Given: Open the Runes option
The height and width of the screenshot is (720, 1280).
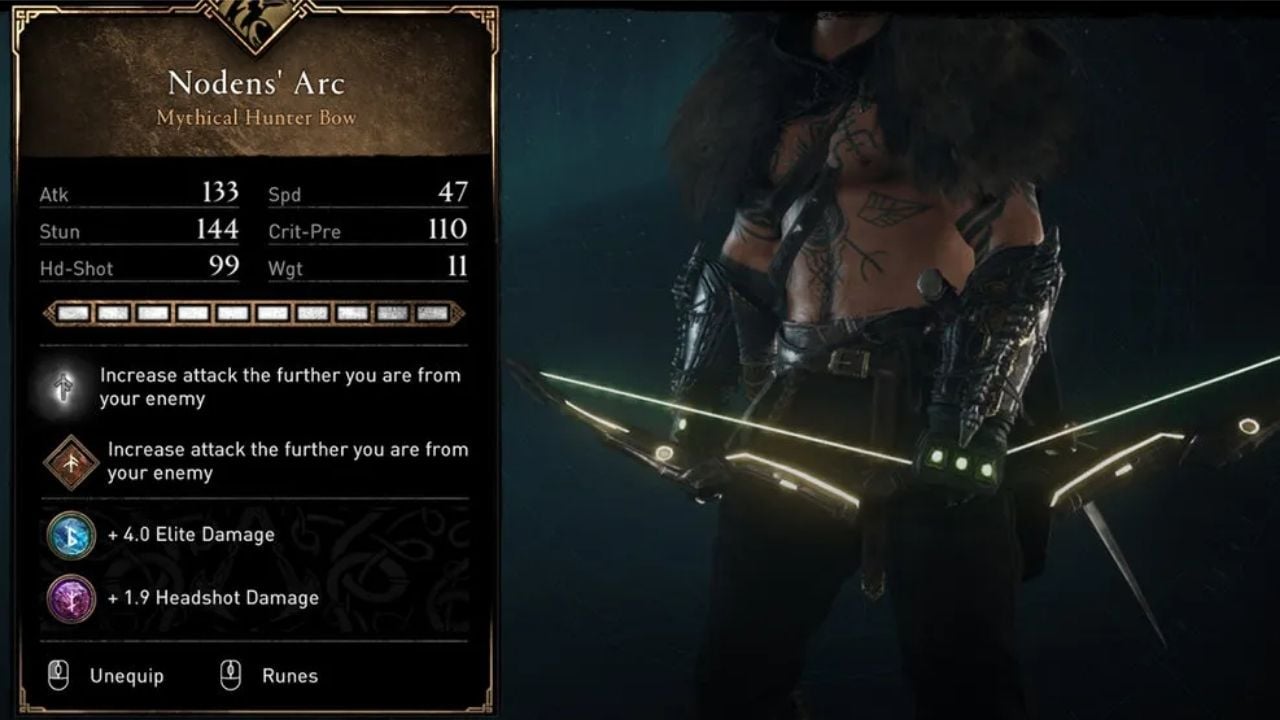Looking at the screenshot, I should (289, 677).
